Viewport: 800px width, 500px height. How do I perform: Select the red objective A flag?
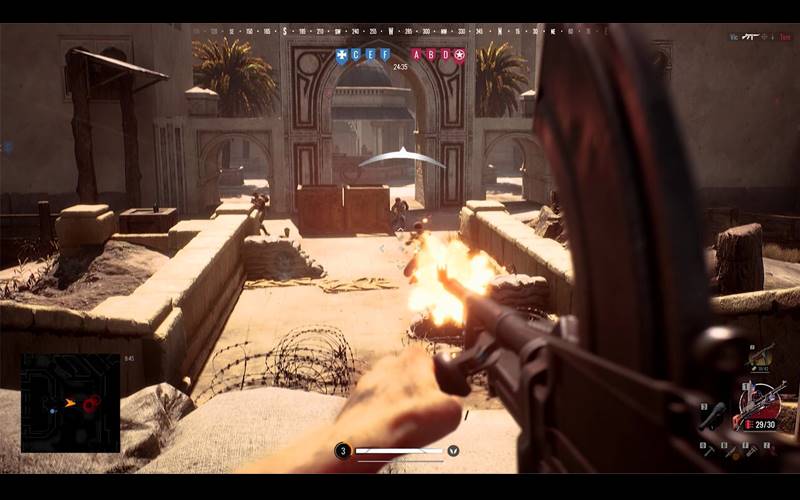(416, 55)
